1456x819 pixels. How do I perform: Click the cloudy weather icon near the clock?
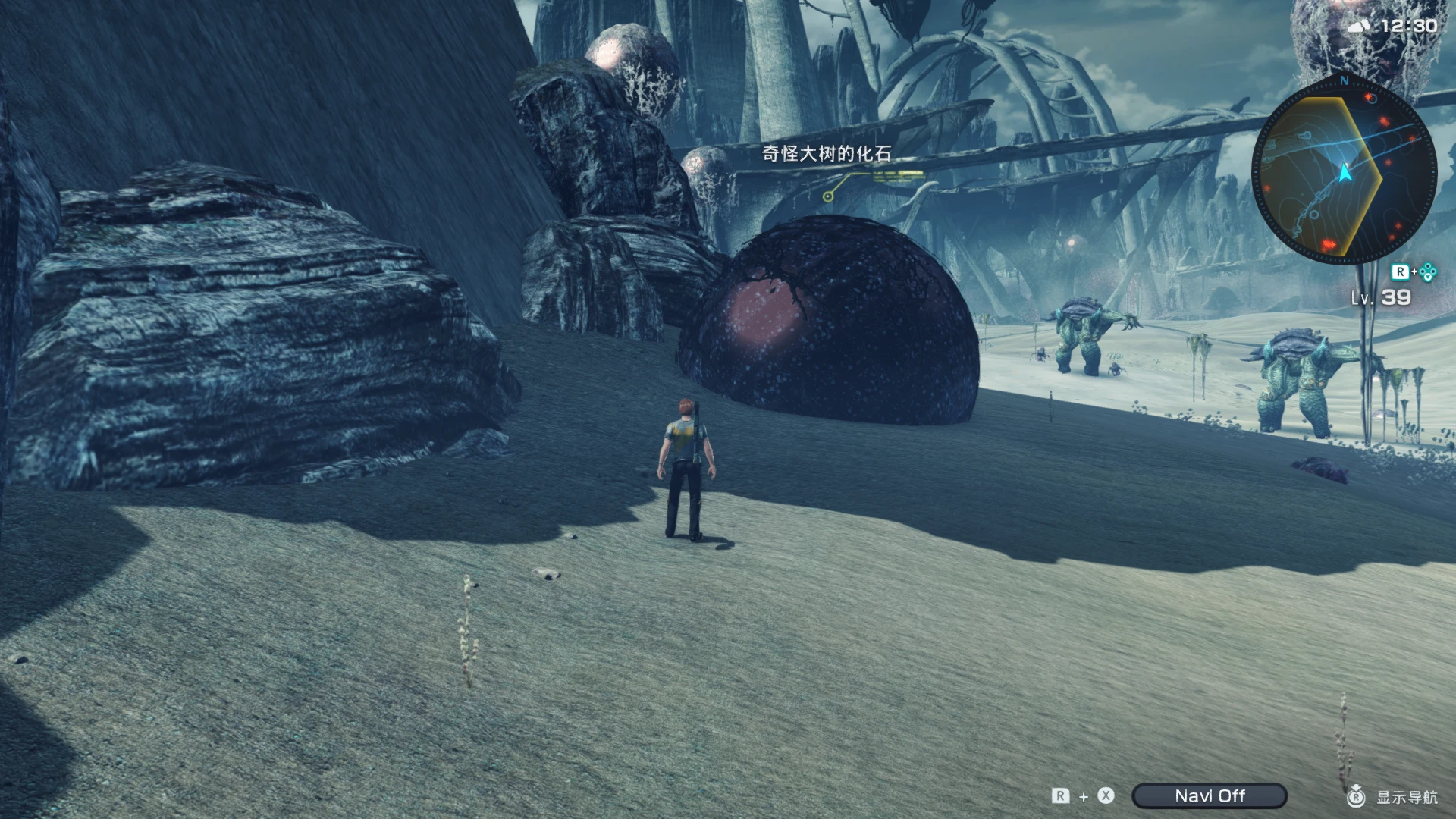click(x=1357, y=27)
